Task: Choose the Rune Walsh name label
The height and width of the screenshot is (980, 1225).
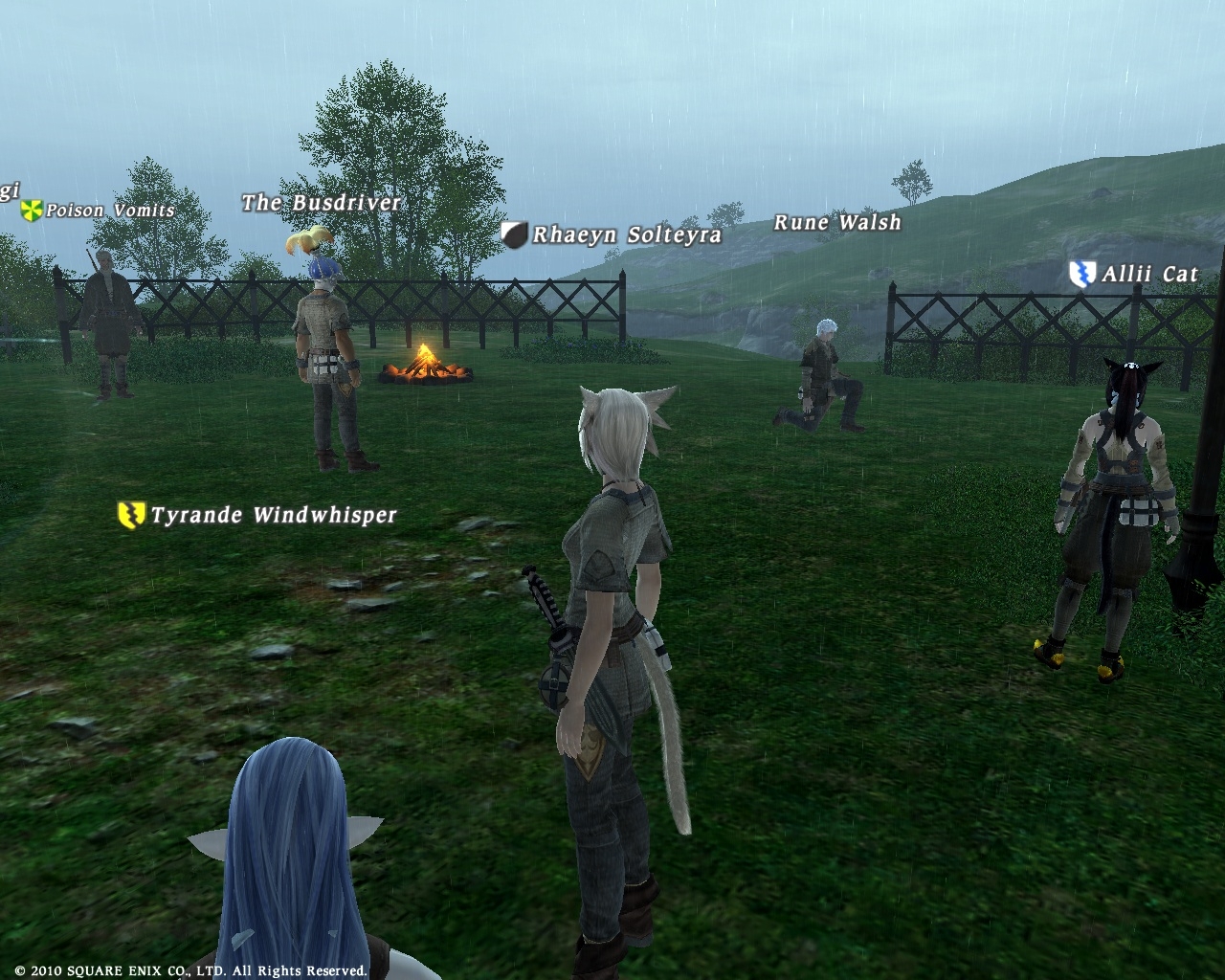Action: [837, 223]
